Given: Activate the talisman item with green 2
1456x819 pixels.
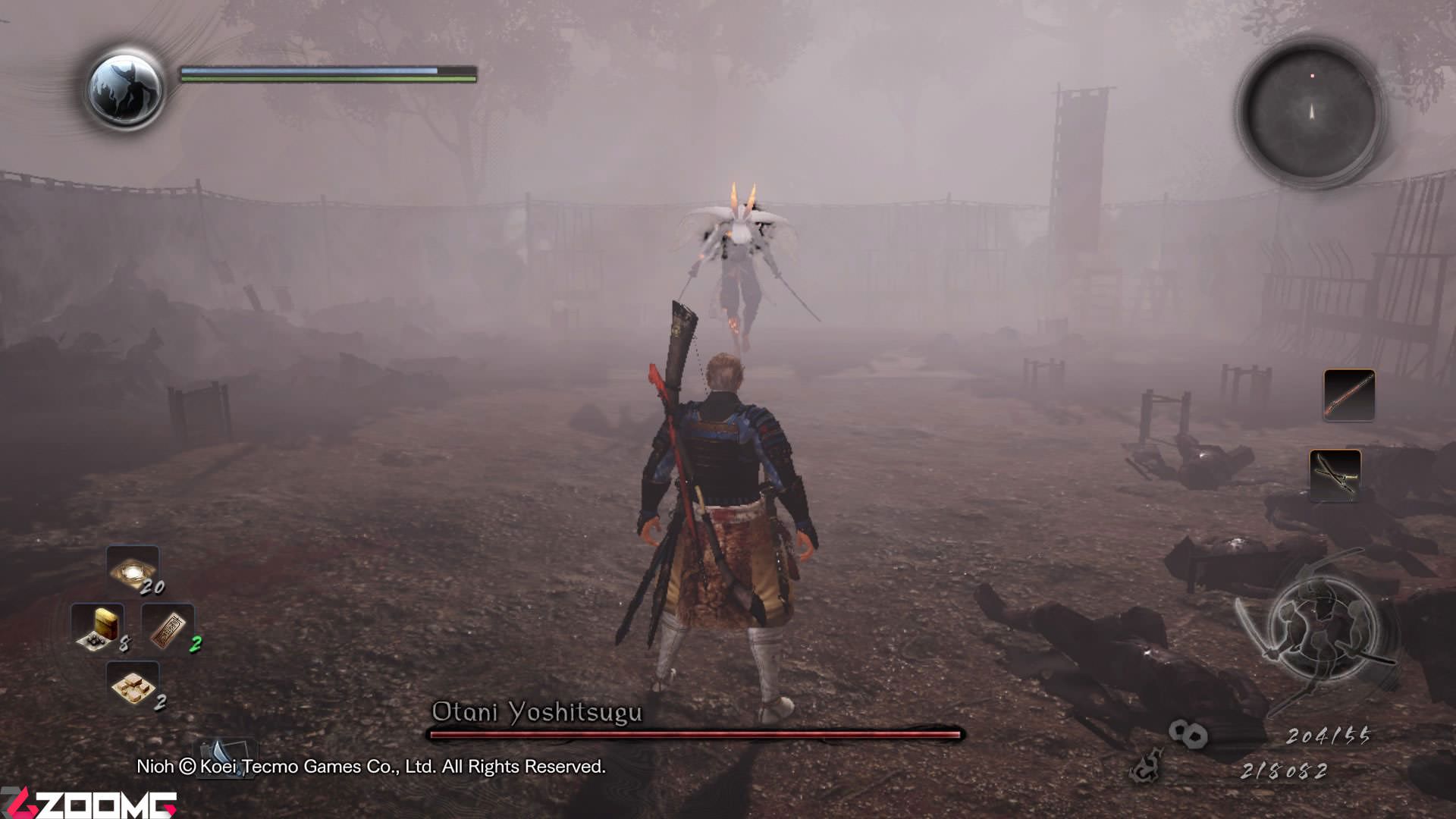Looking at the screenshot, I should click(168, 628).
